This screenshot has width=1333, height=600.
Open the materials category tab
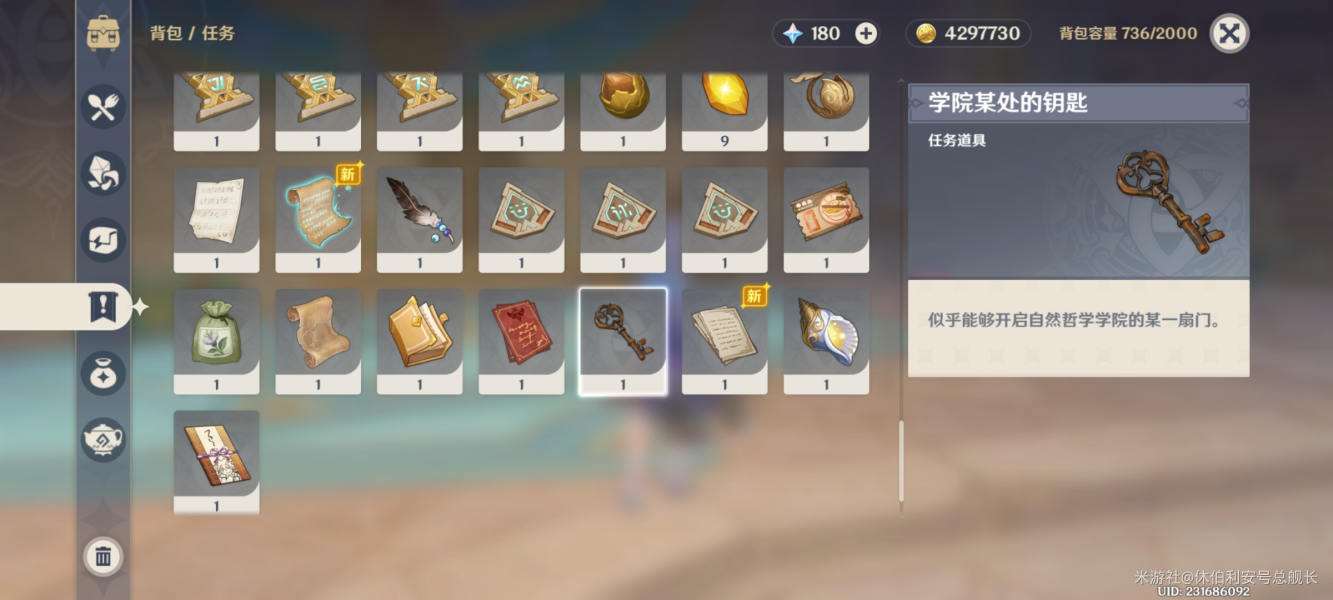[x=103, y=173]
